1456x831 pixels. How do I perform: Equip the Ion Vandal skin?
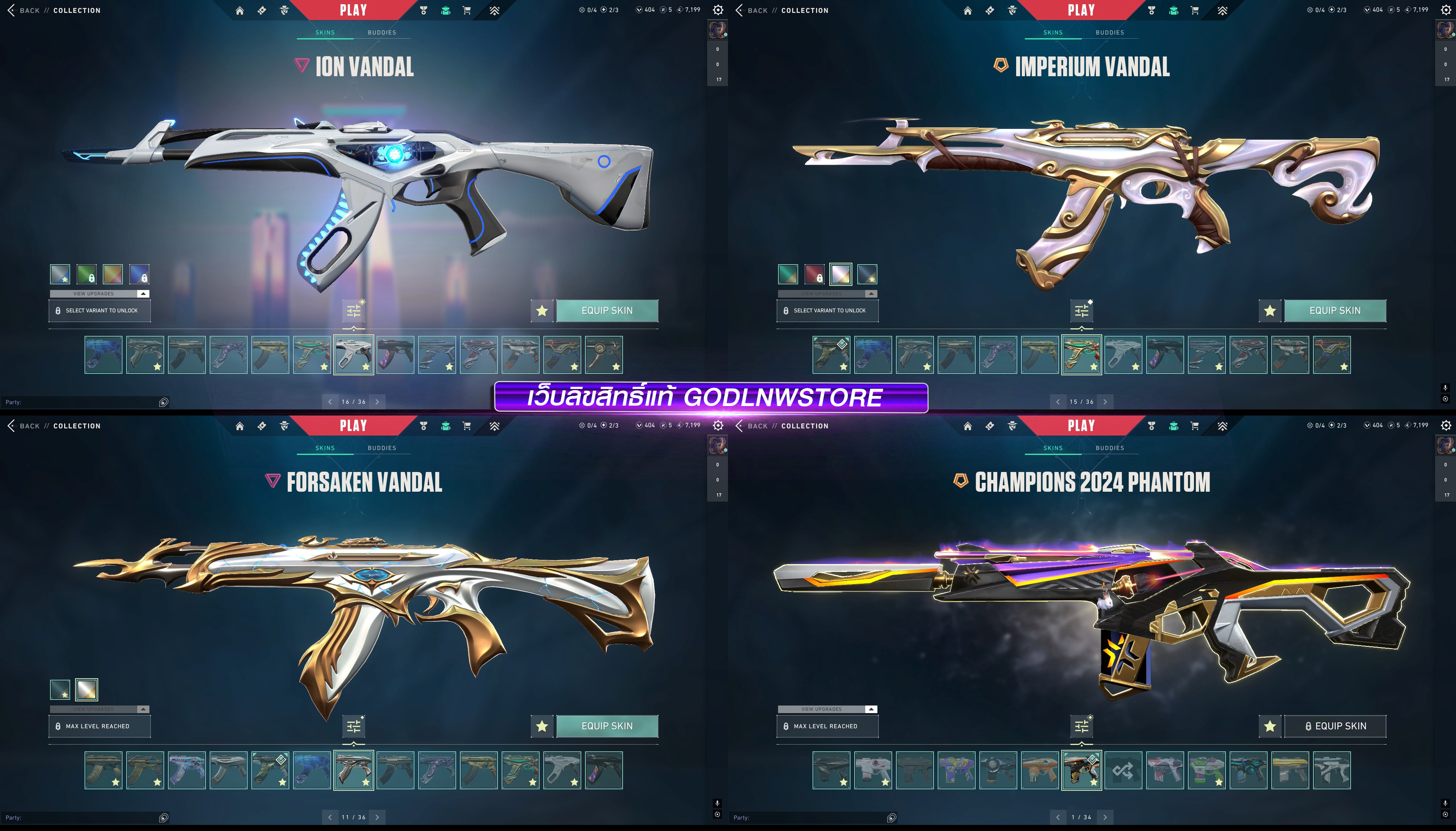click(607, 310)
